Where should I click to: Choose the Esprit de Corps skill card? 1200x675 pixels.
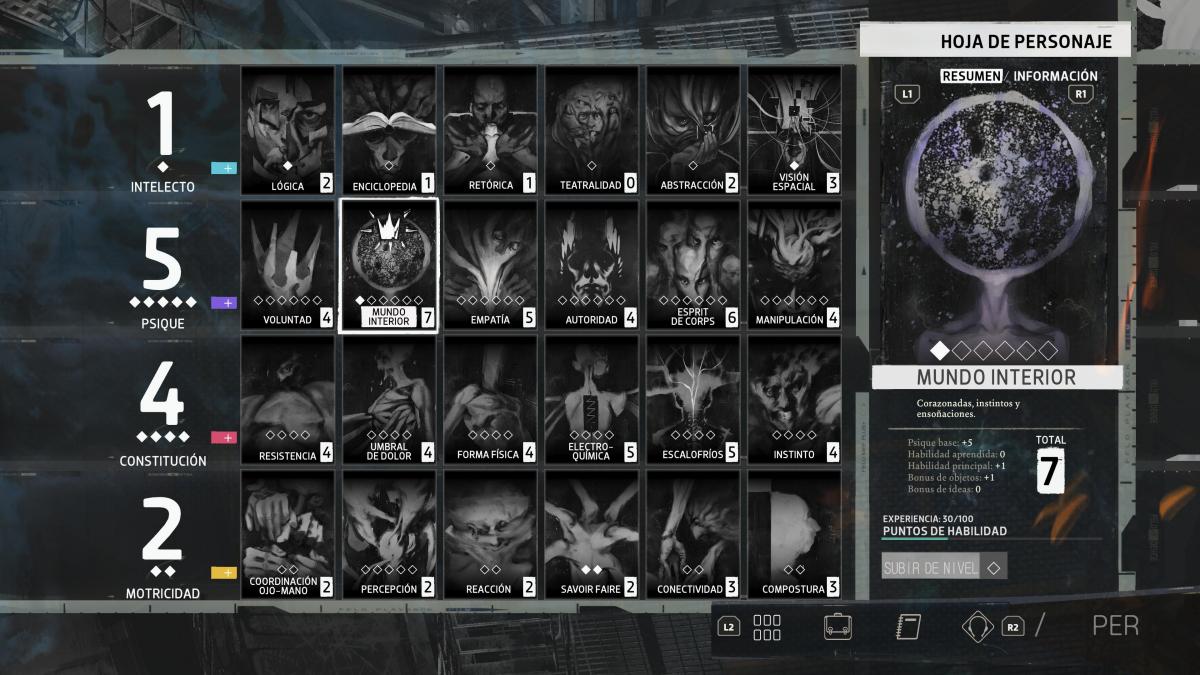[x=692, y=266]
